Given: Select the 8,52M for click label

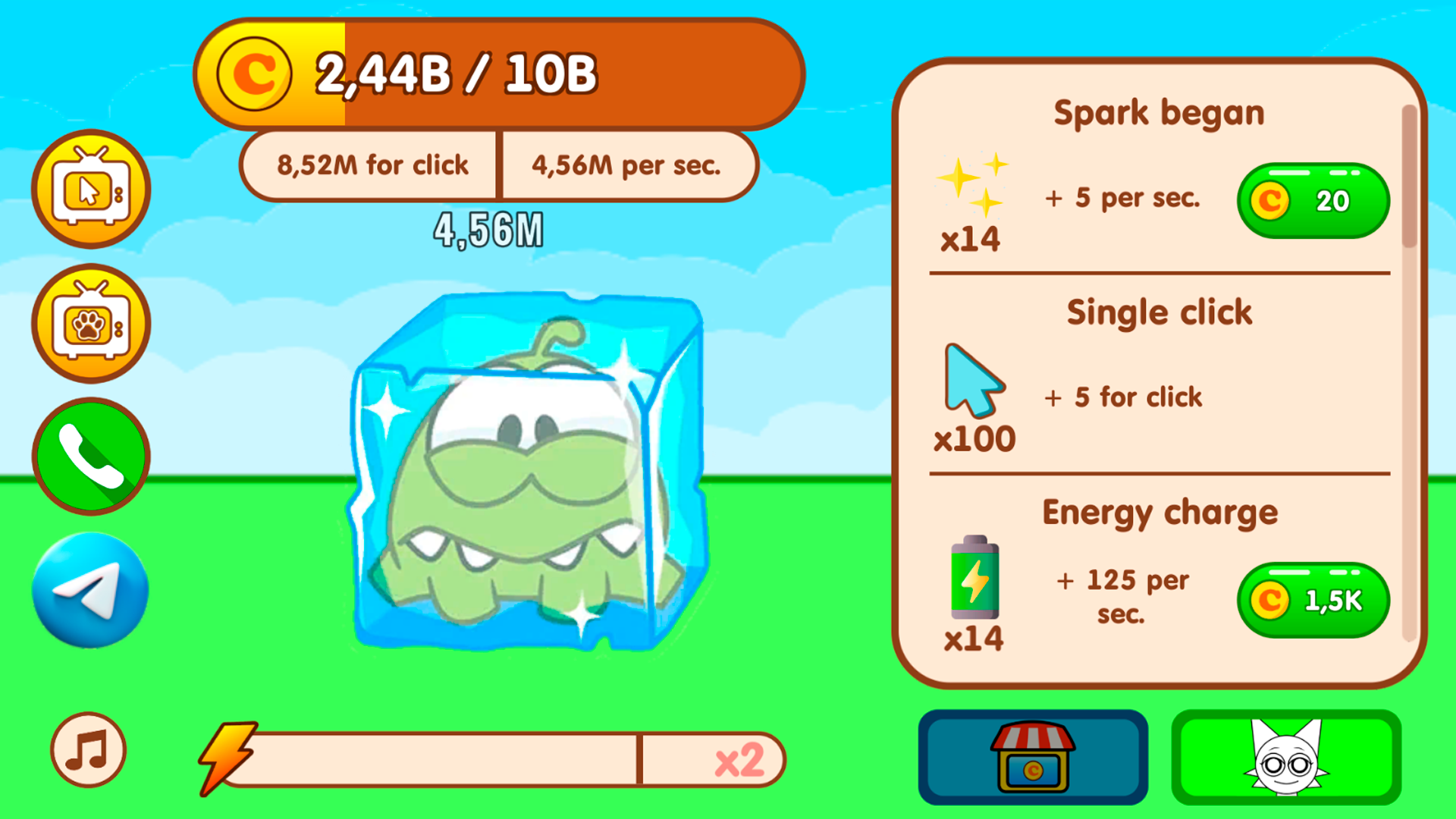Looking at the screenshot, I should point(373,164).
